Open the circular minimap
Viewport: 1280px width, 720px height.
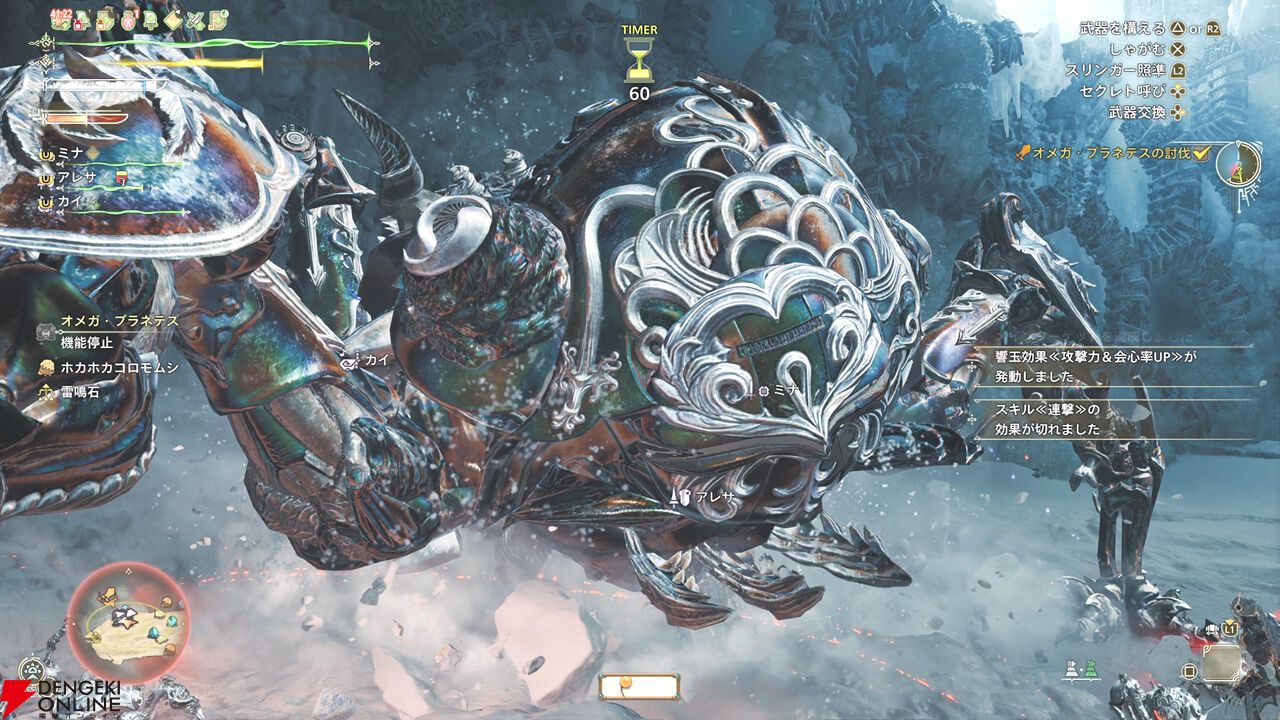tap(127, 622)
